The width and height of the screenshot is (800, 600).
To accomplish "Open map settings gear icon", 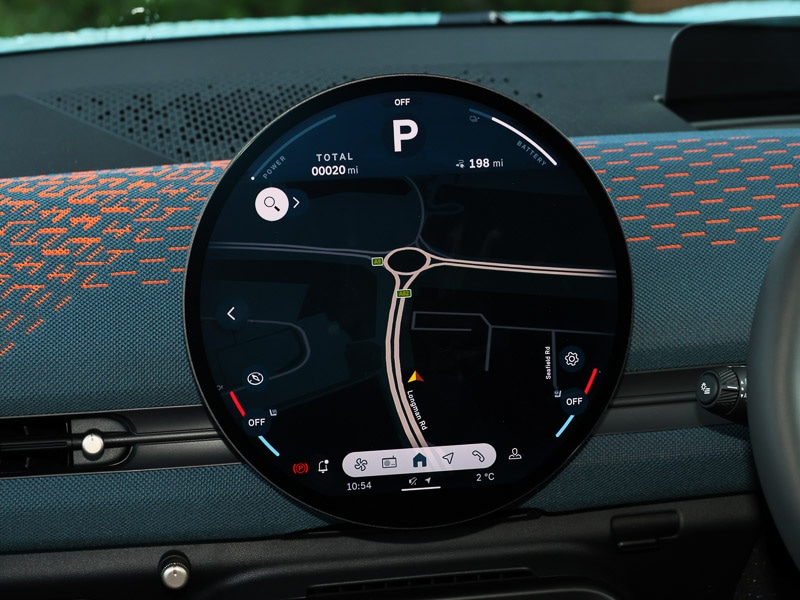I will [572, 358].
